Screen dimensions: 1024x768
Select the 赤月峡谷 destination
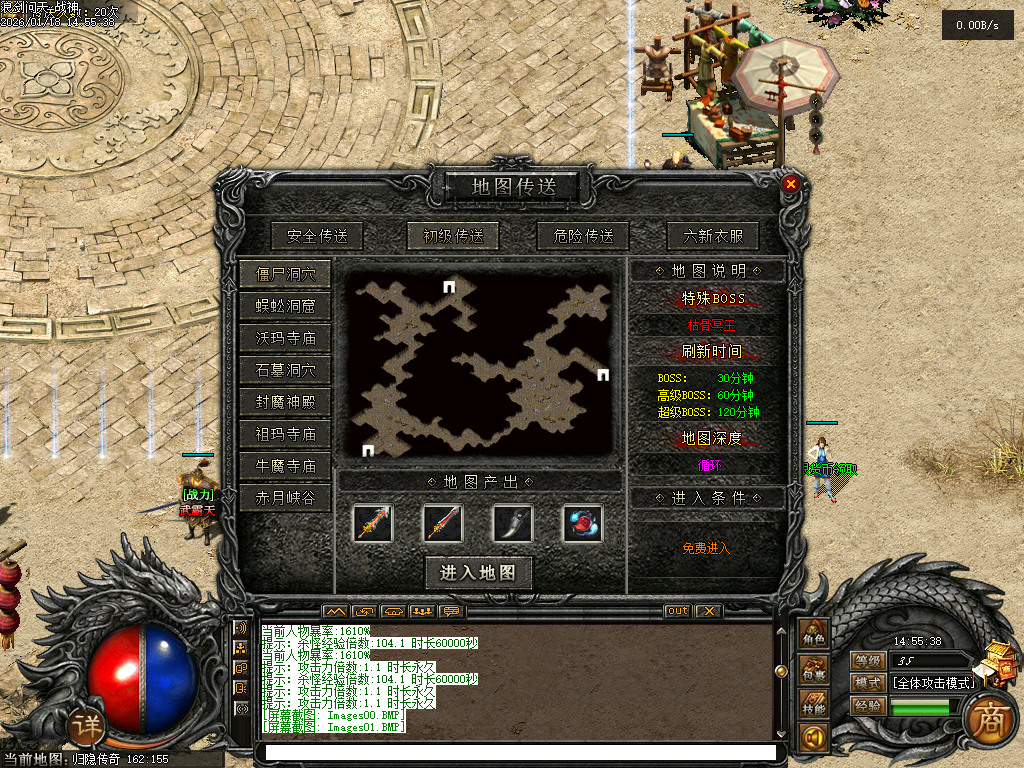pos(285,498)
